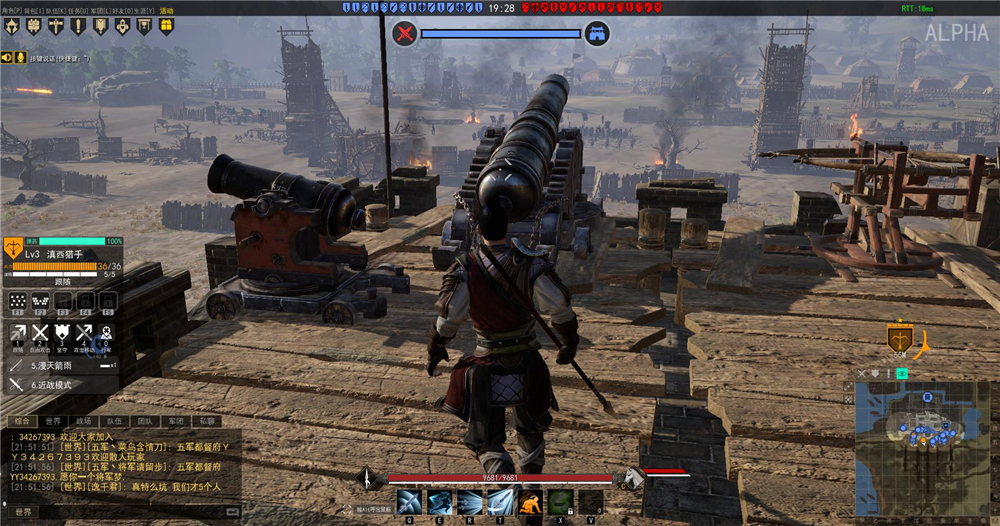This screenshot has width=1000, height=526.
Task: Use the sword slash skill on Q
Action: pyautogui.click(x=408, y=501)
